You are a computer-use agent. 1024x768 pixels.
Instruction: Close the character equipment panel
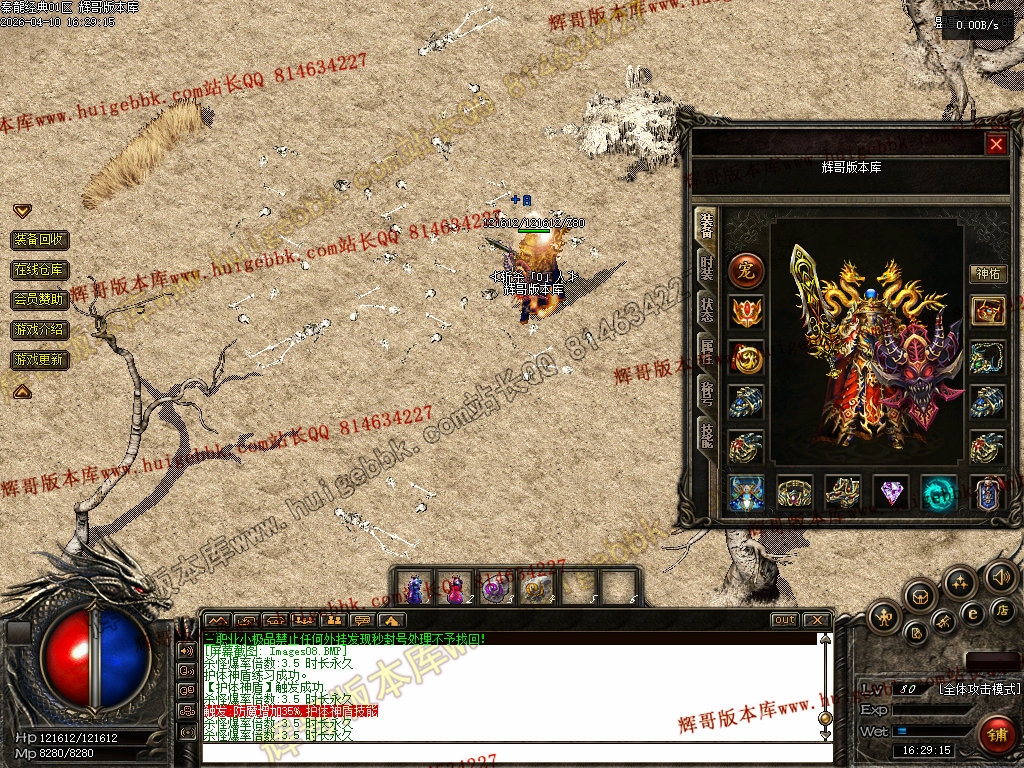click(996, 145)
